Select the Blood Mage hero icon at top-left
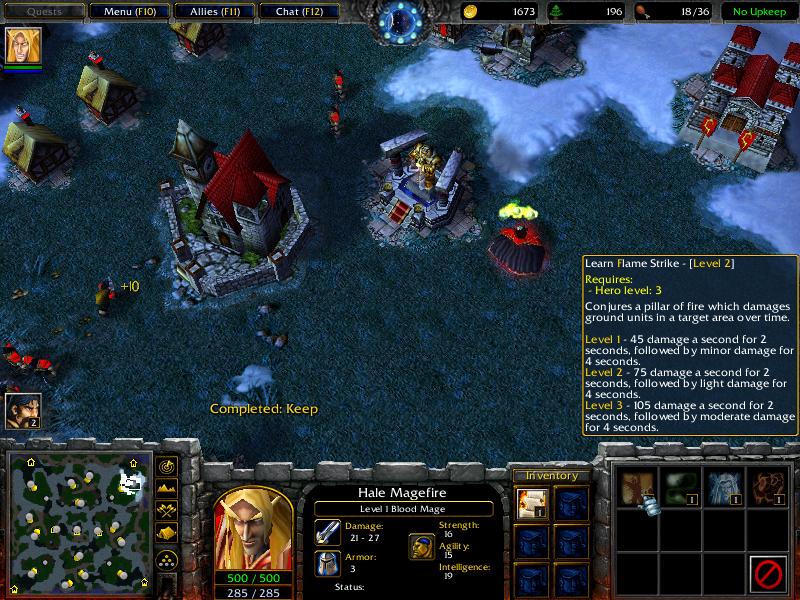Screen dimensions: 800x600 pos(20,47)
